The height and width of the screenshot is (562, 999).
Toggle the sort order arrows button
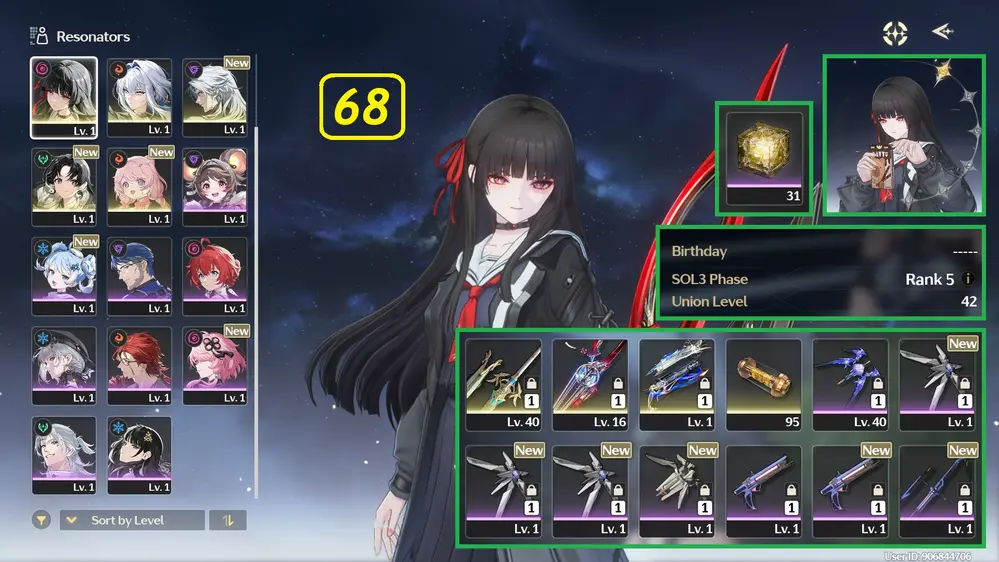pyautogui.click(x=227, y=520)
